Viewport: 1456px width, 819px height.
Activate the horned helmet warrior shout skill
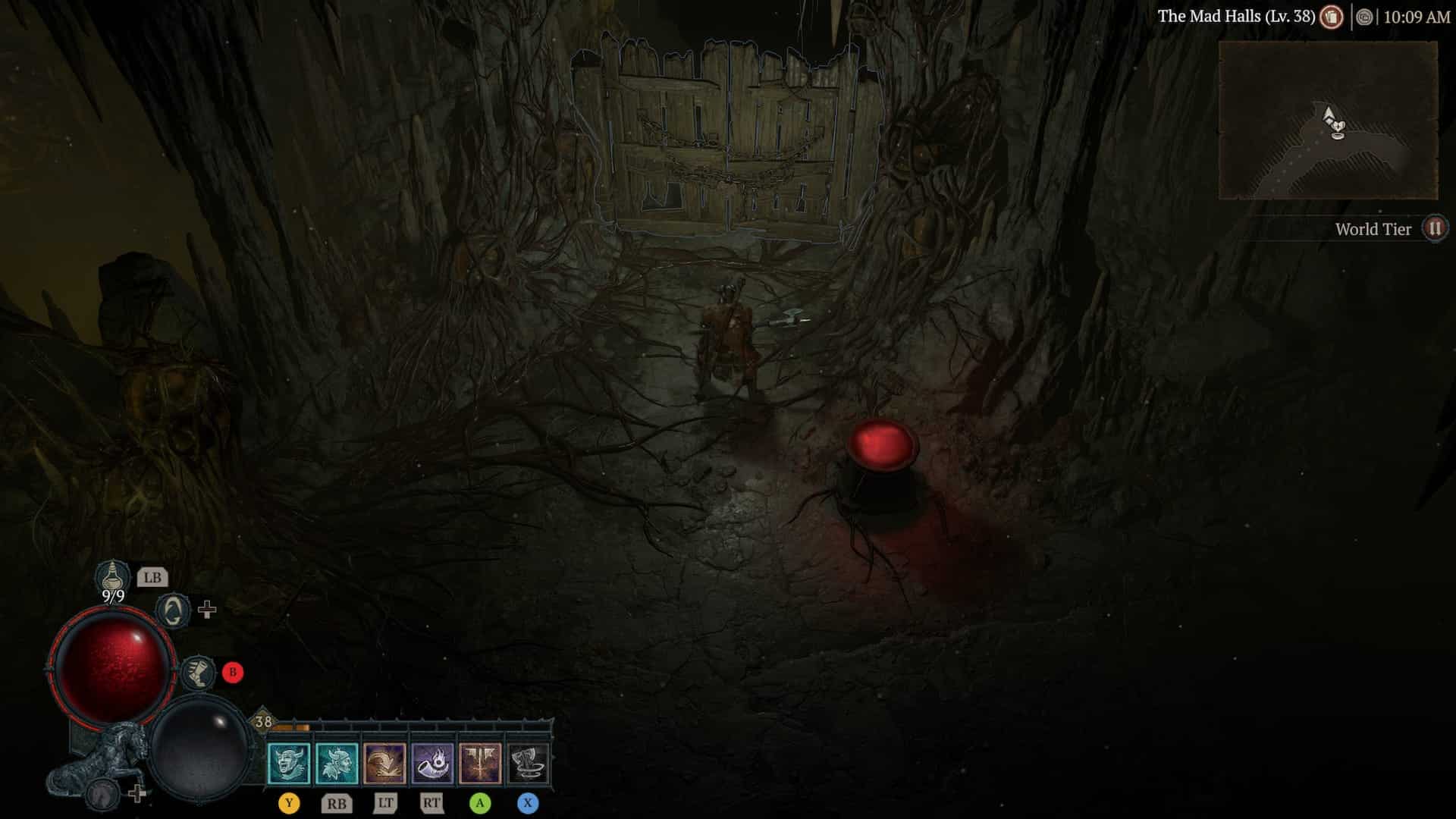(337, 763)
